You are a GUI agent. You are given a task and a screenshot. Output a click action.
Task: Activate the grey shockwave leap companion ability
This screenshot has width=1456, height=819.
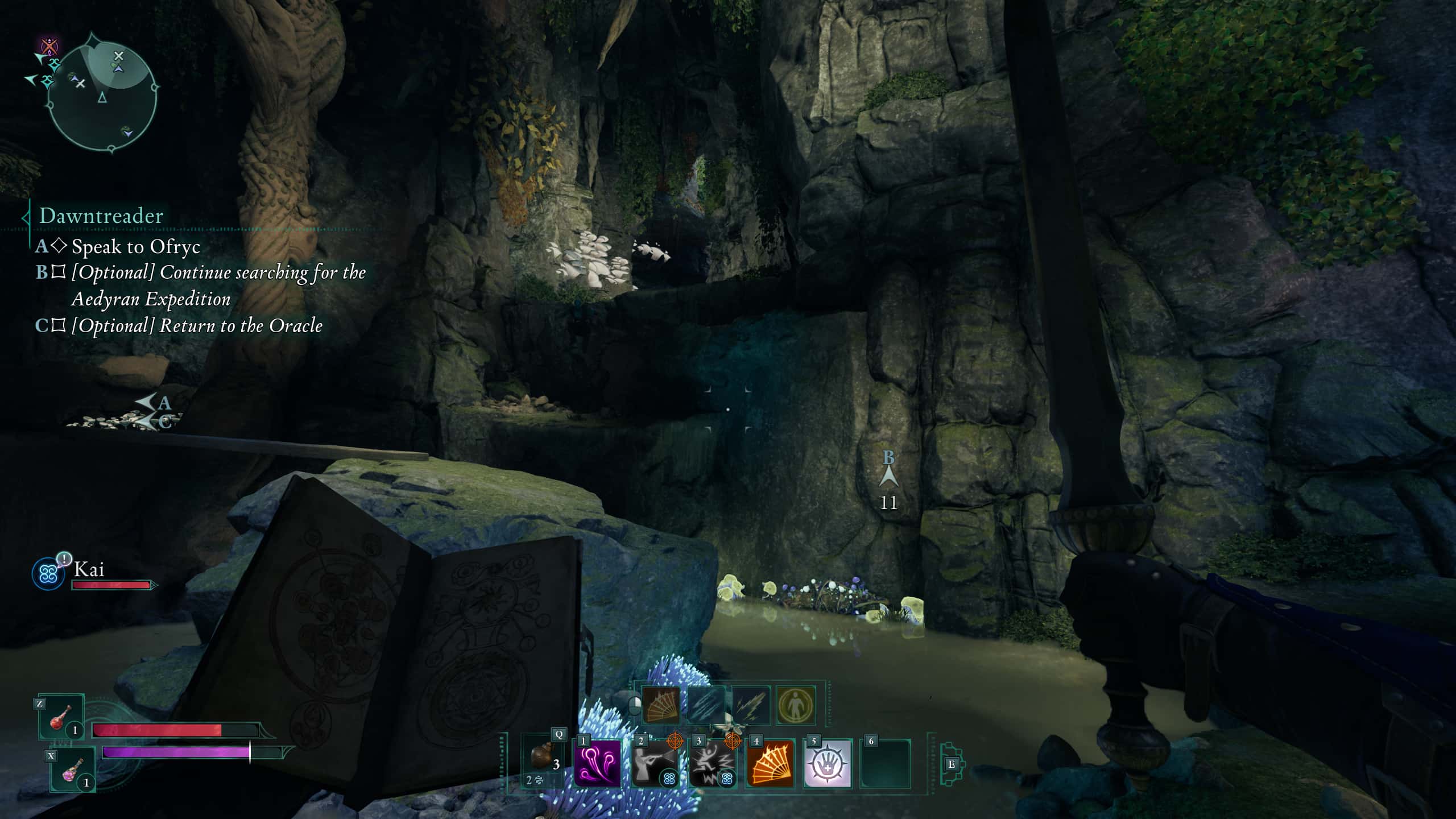[x=712, y=763]
